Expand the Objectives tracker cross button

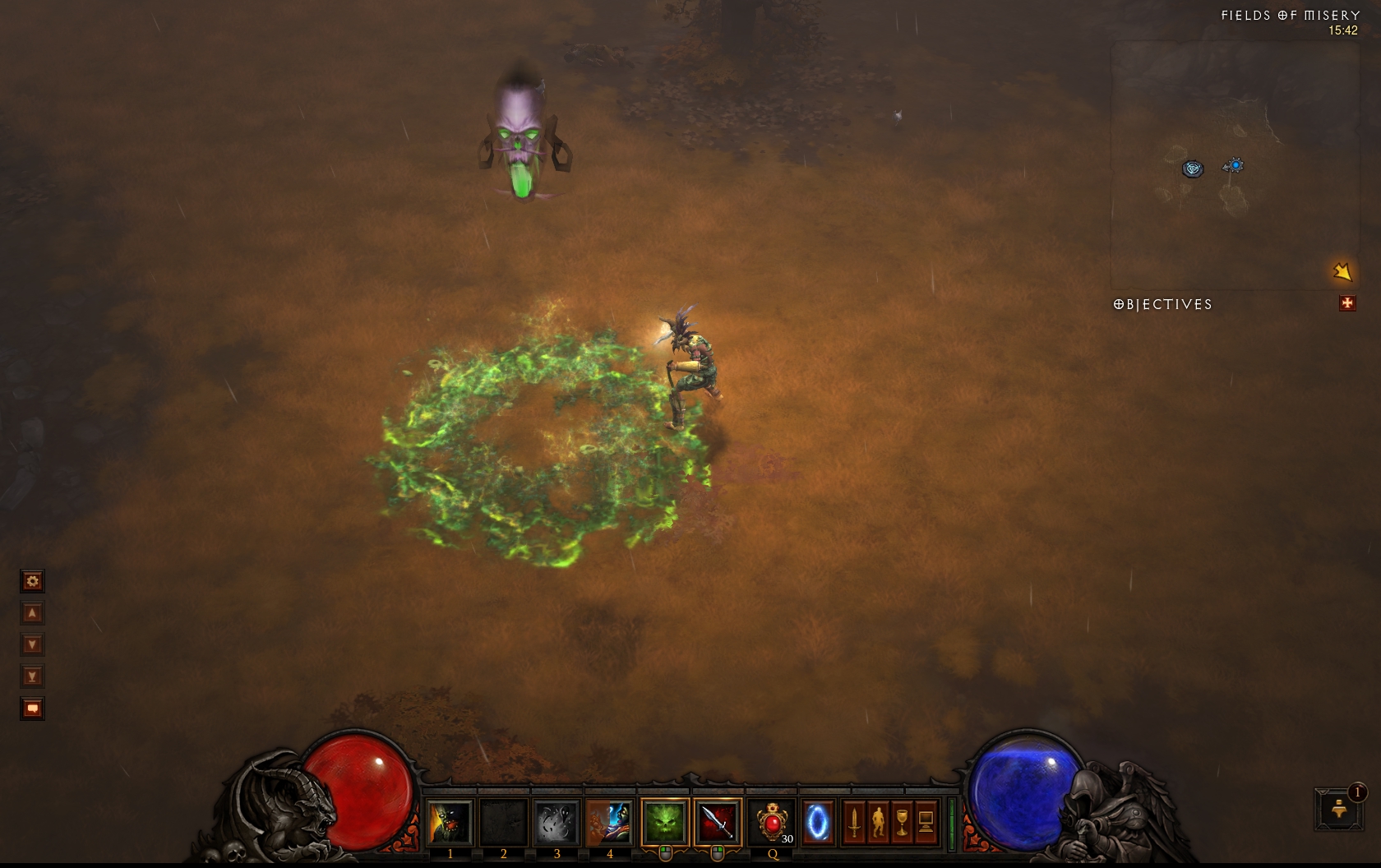tap(1346, 303)
